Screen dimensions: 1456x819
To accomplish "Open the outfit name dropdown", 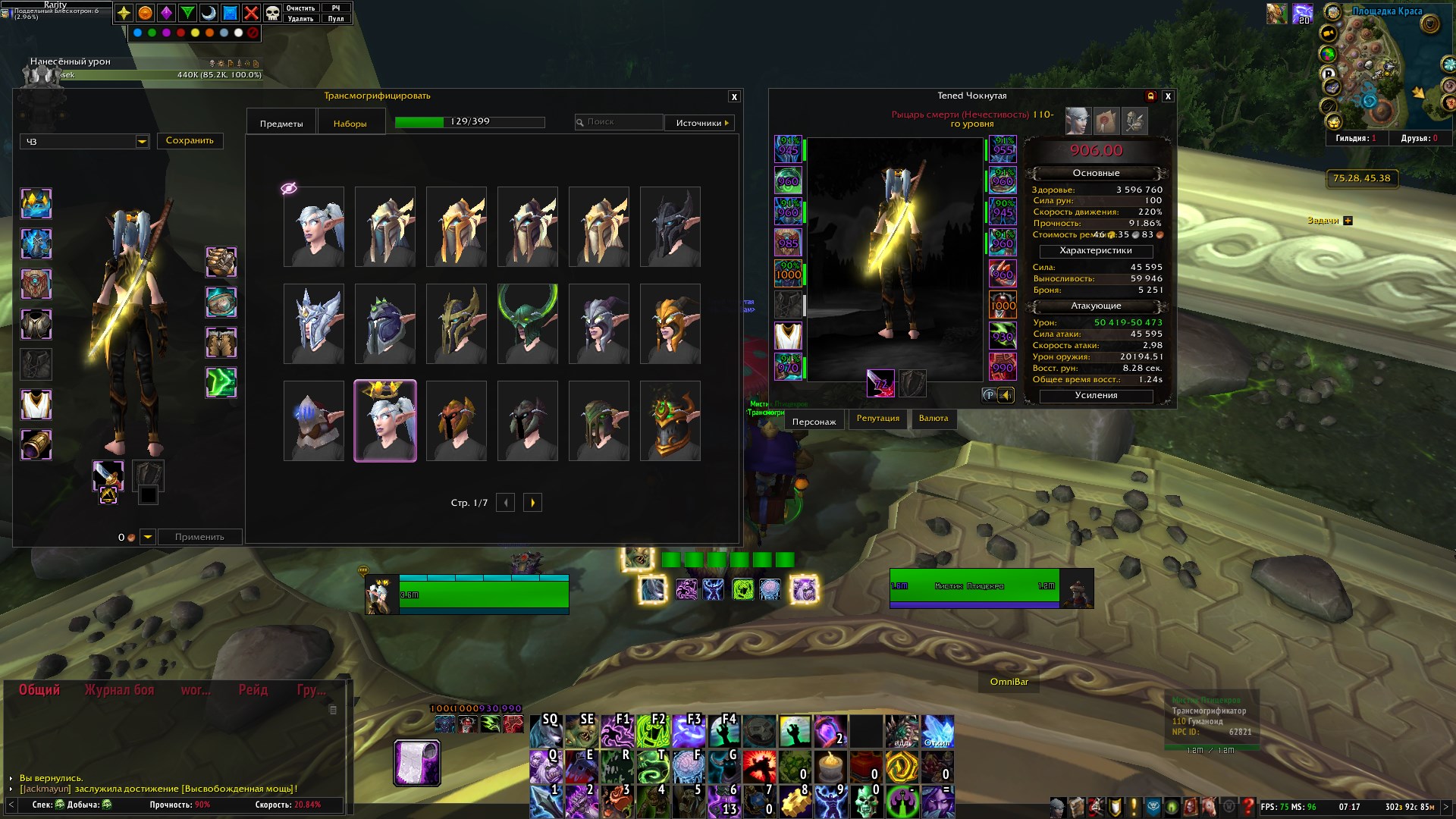I will [x=142, y=142].
